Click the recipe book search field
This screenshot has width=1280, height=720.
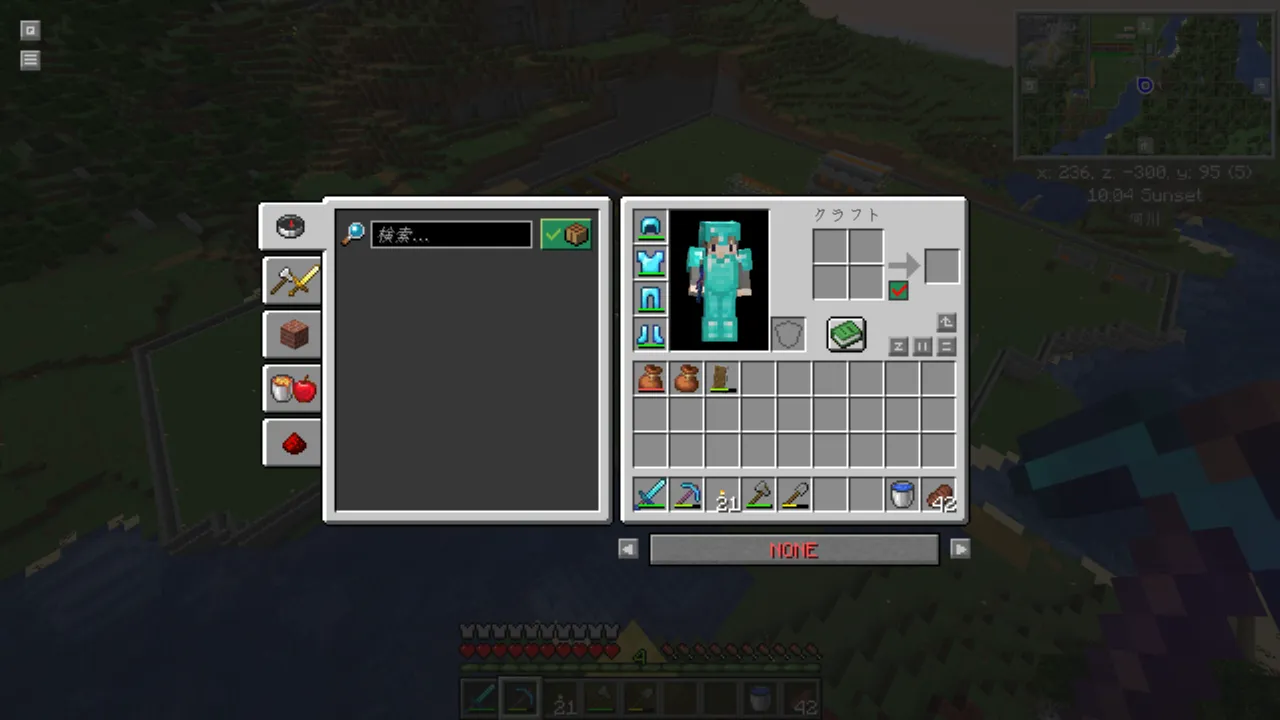point(451,235)
